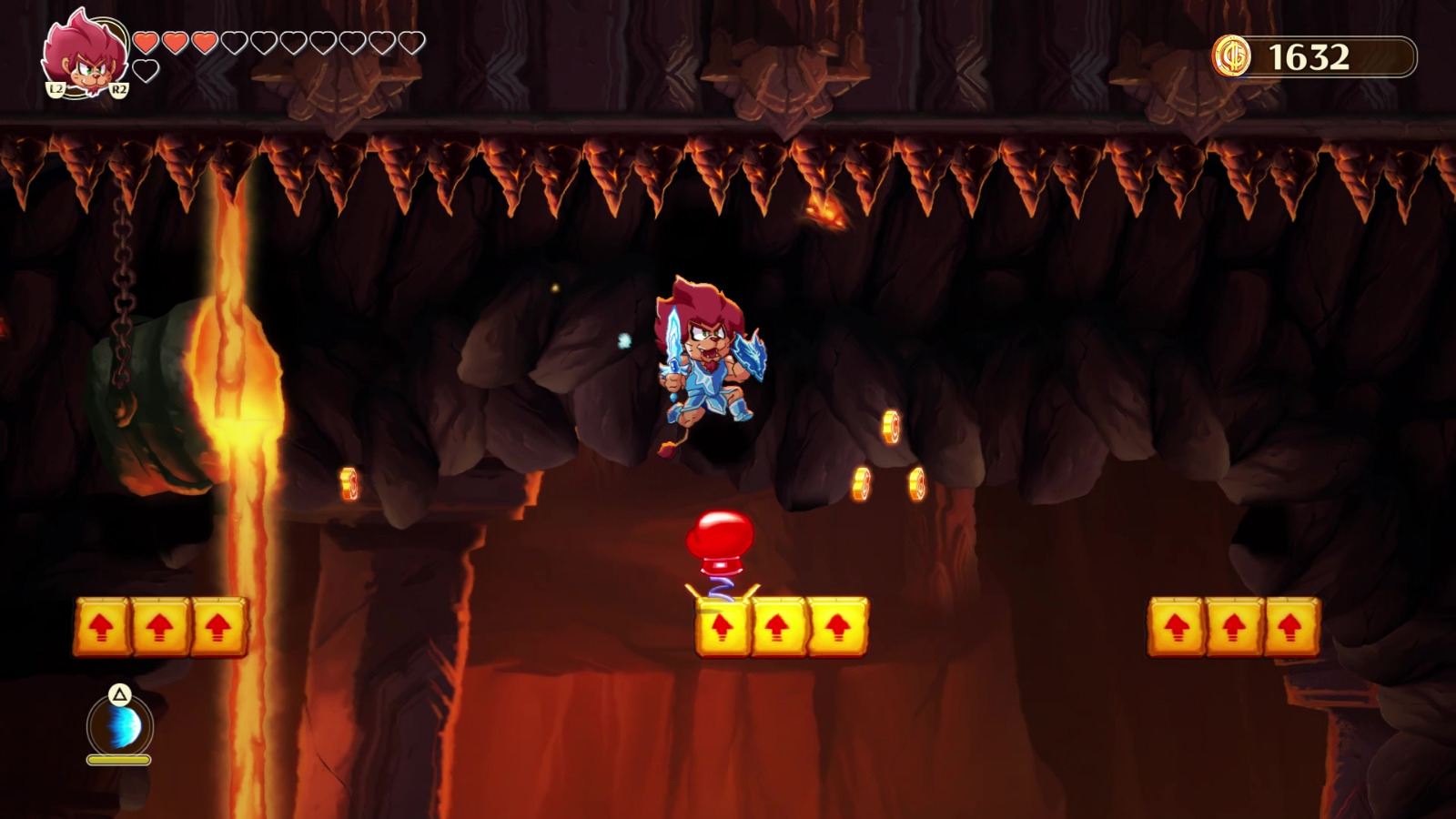Screen dimensions: 1456x819
Task: Select the coin counter showing 1632
Action: 1308,56
